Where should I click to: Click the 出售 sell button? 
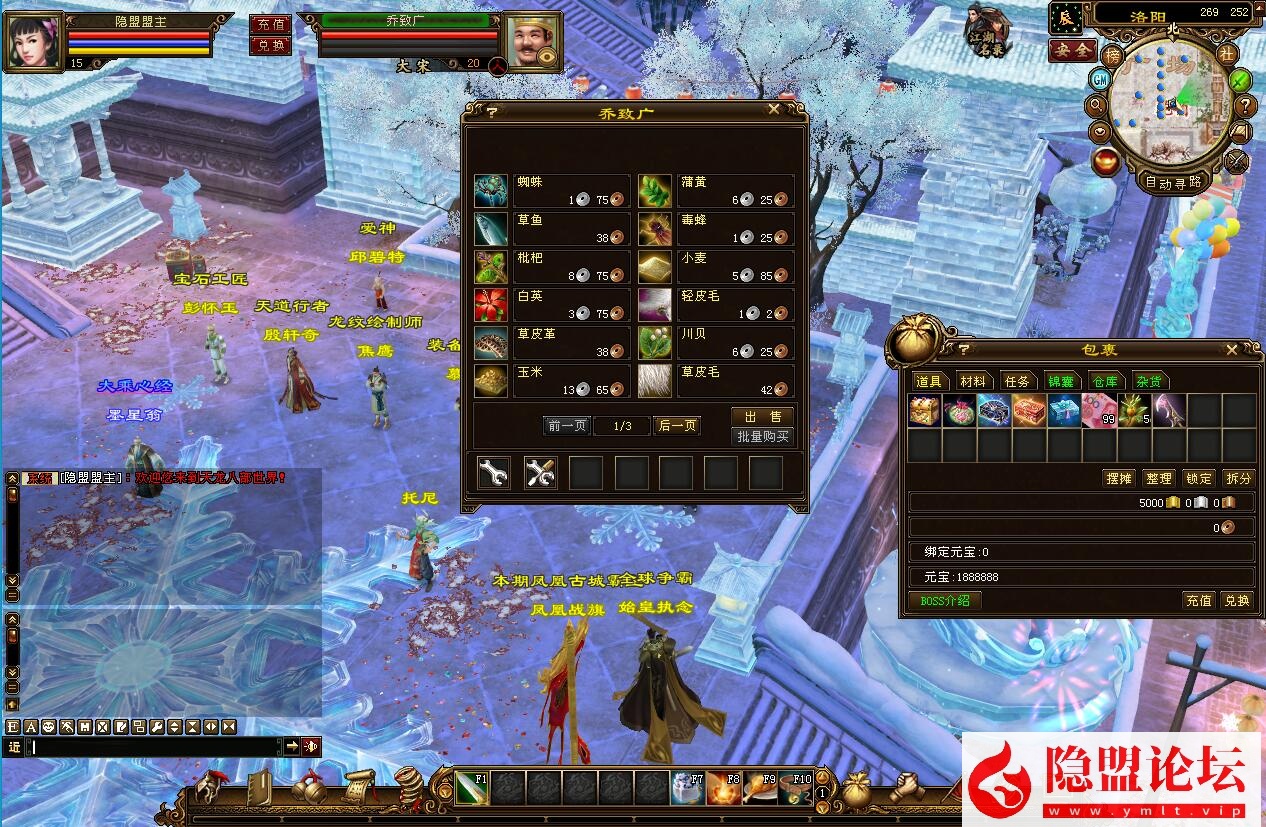762,417
